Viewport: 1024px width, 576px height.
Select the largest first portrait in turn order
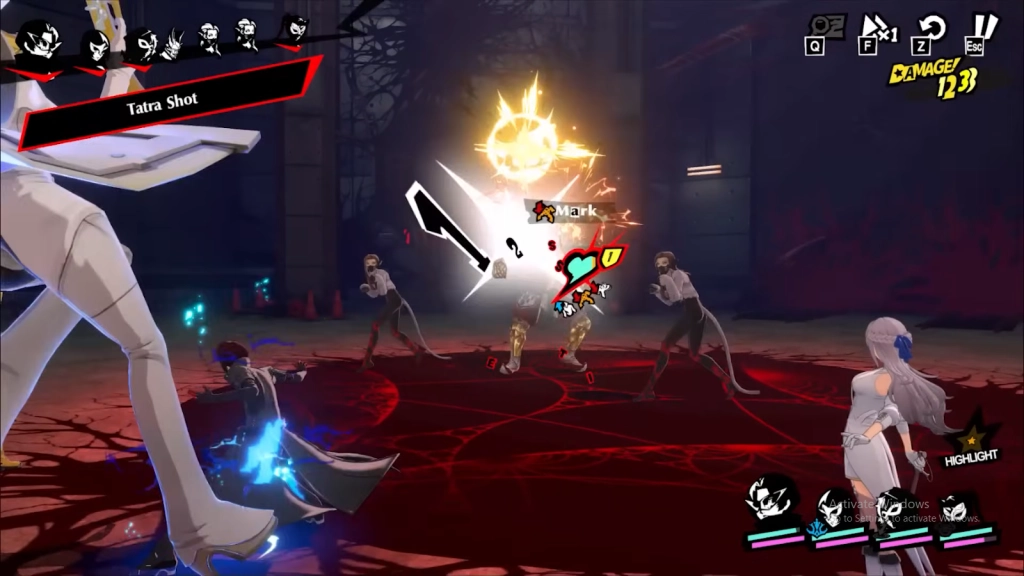34,42
